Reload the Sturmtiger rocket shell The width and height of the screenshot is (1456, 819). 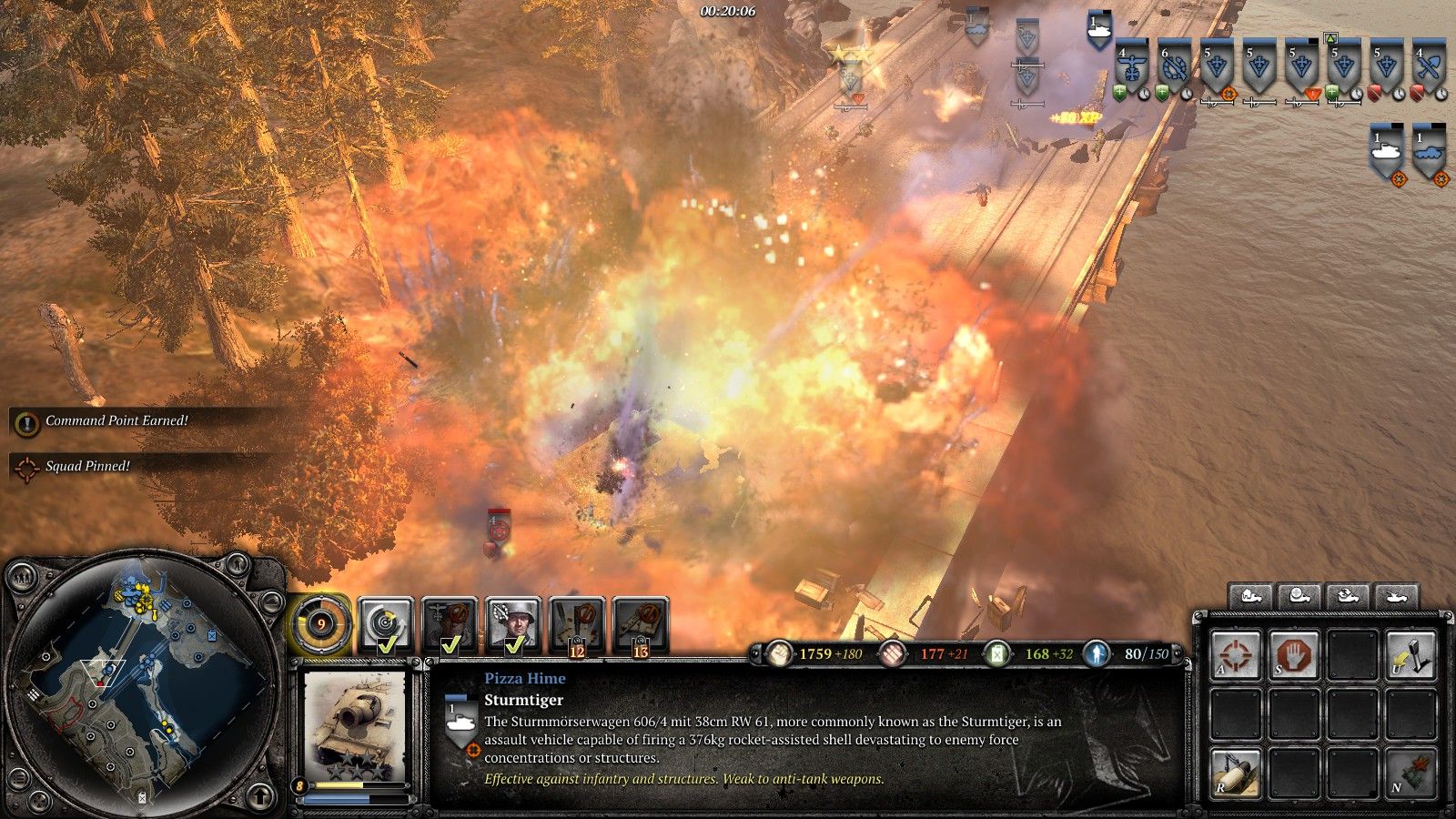[1236, 773]
